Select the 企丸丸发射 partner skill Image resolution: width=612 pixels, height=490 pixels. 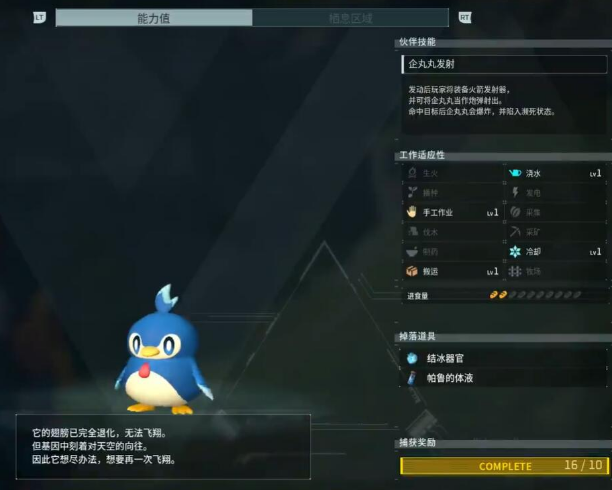click(x=501, y=64)
